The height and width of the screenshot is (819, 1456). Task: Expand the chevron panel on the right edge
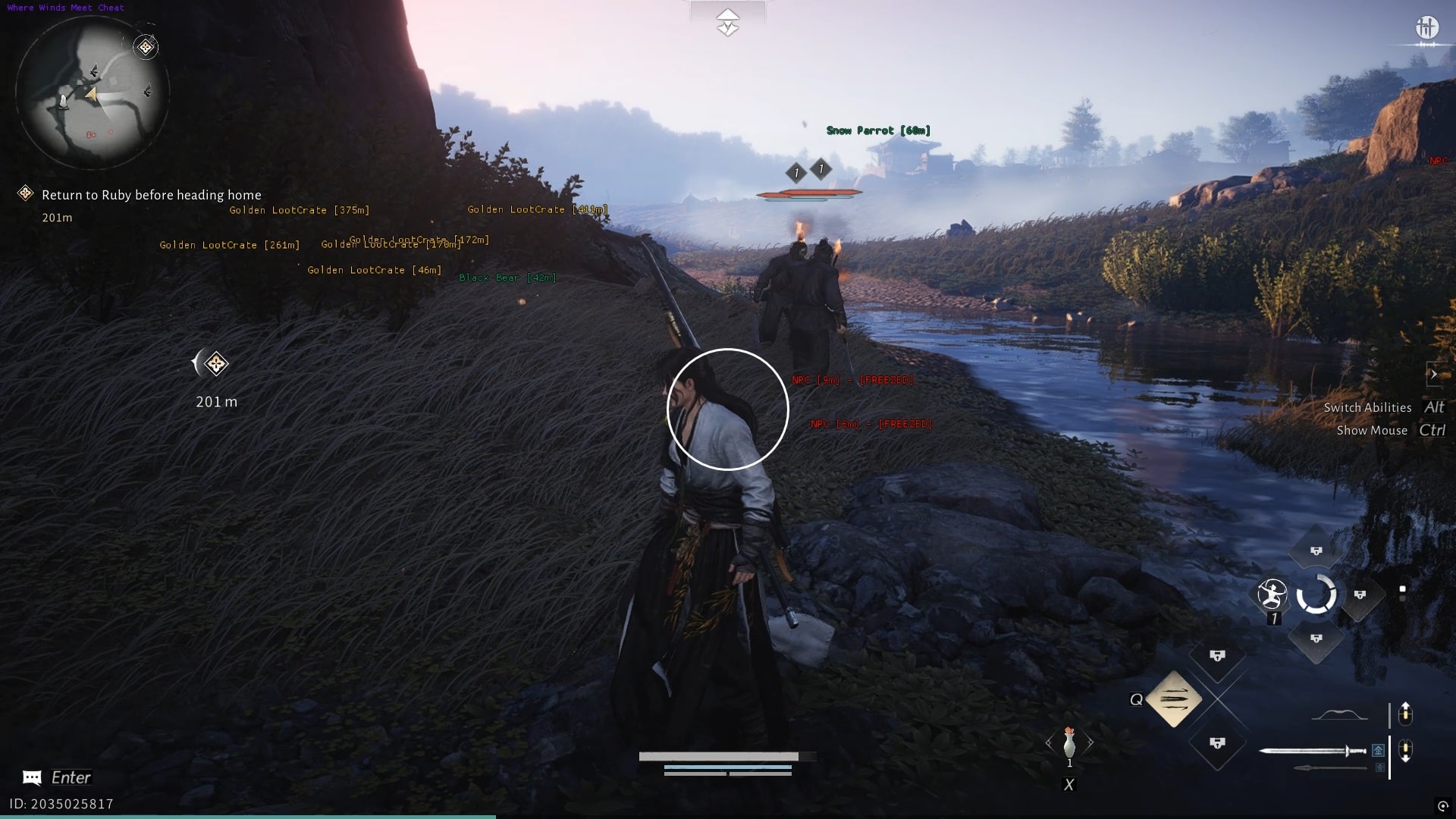1436,374
